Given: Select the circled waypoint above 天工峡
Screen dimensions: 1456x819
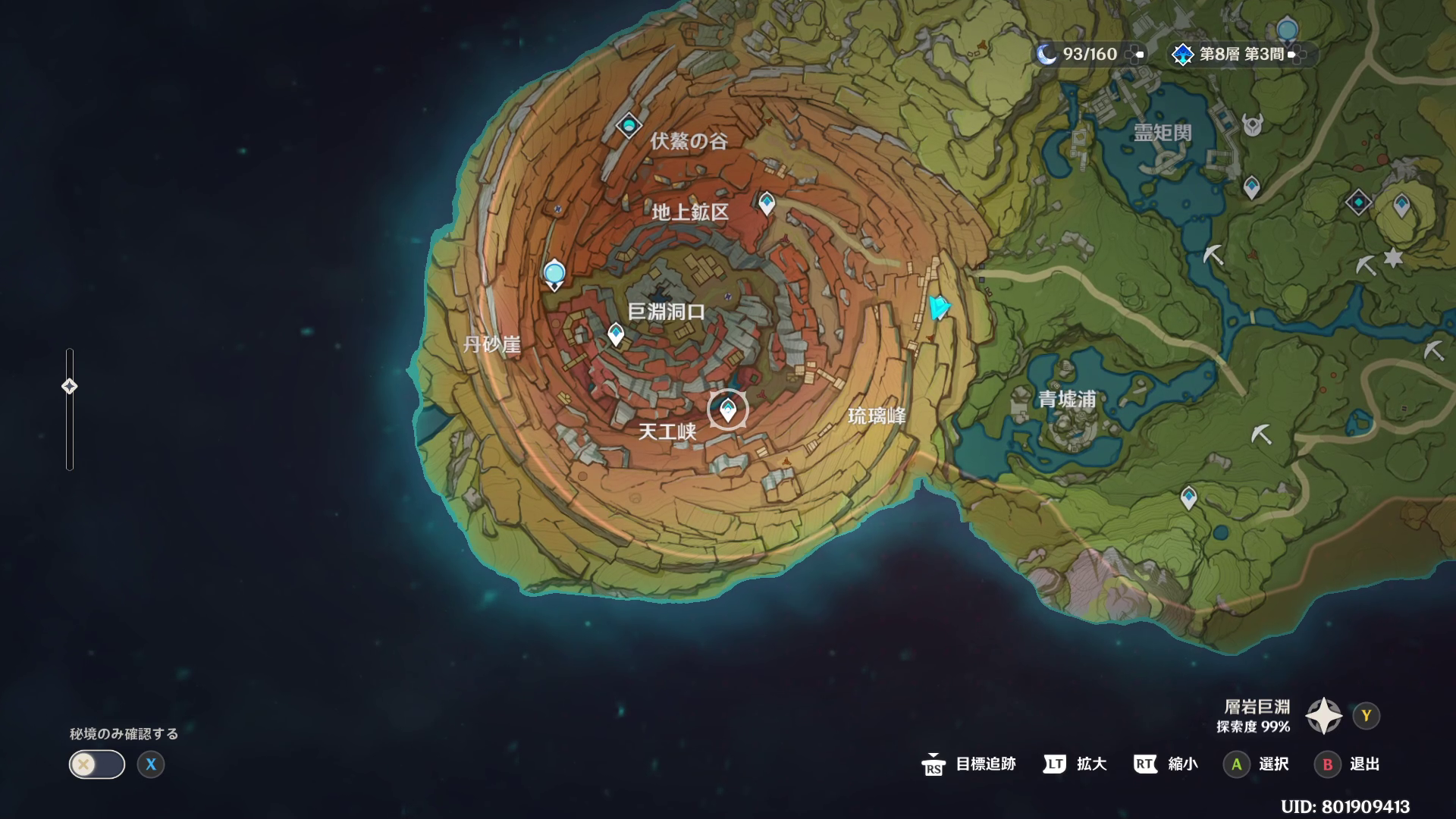Looking at the screenshot, I should coord(728,410).
